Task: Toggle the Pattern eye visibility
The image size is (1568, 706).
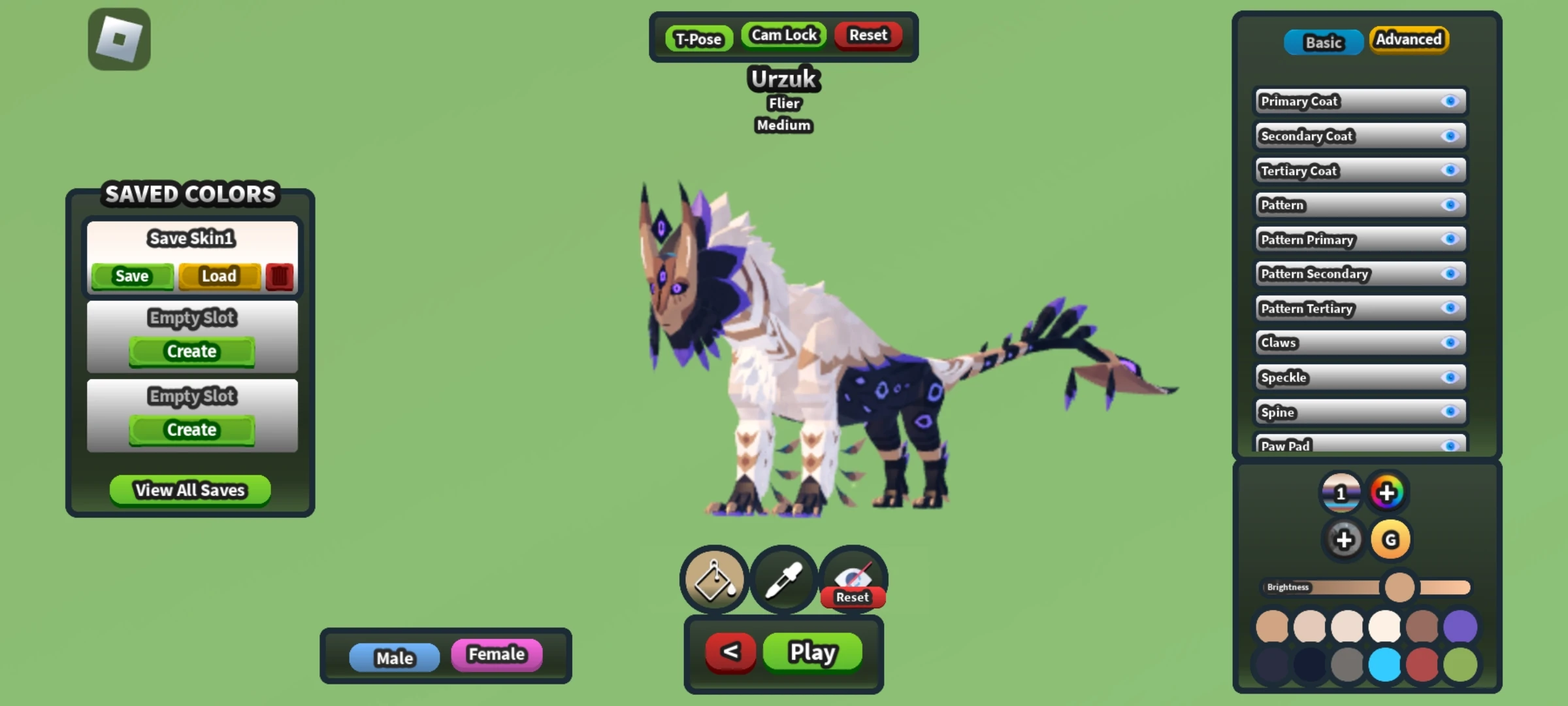Action: tap(1452, 205)
